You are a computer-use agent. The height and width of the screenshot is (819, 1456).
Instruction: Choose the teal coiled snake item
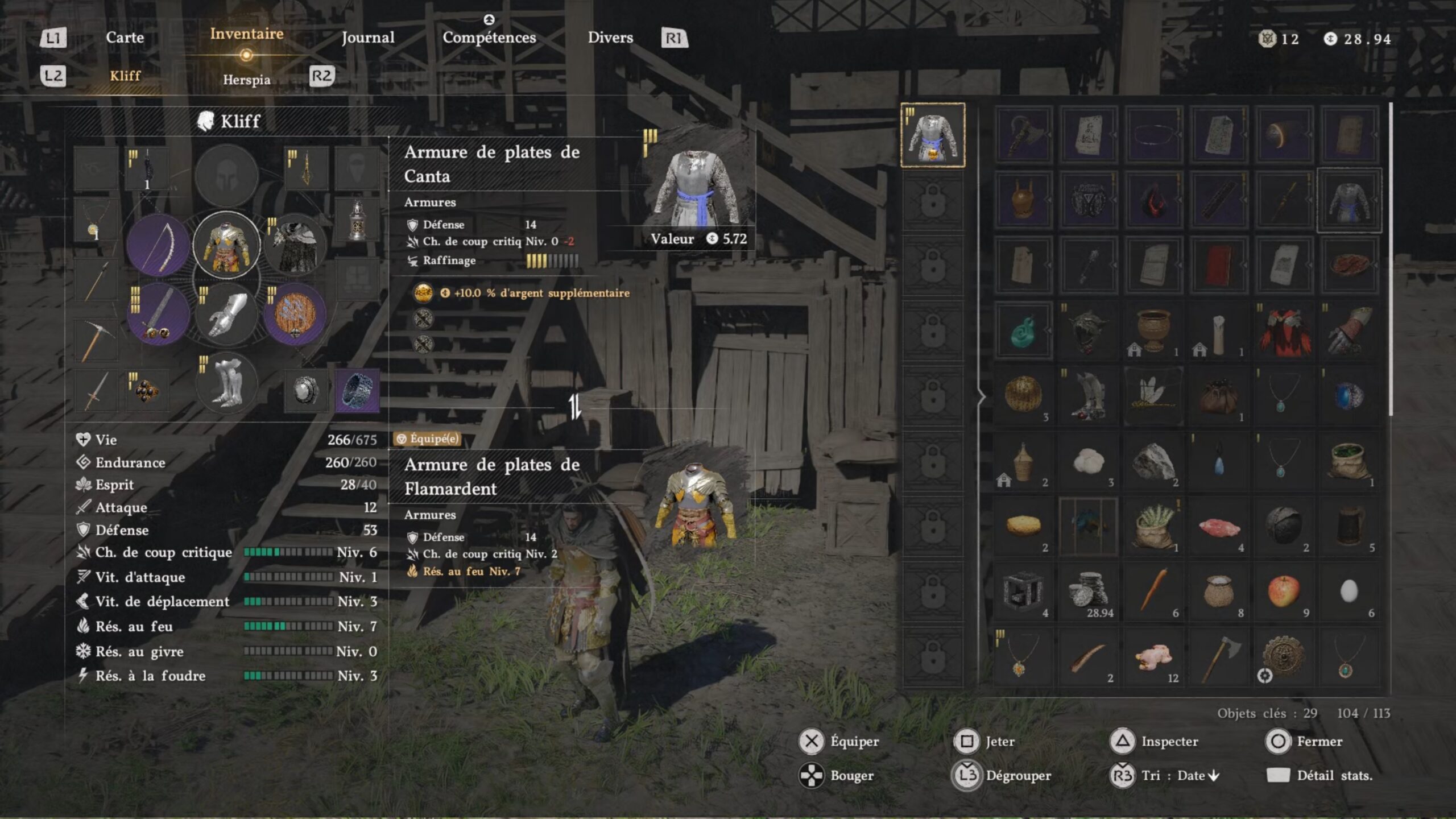point(1023,330)
